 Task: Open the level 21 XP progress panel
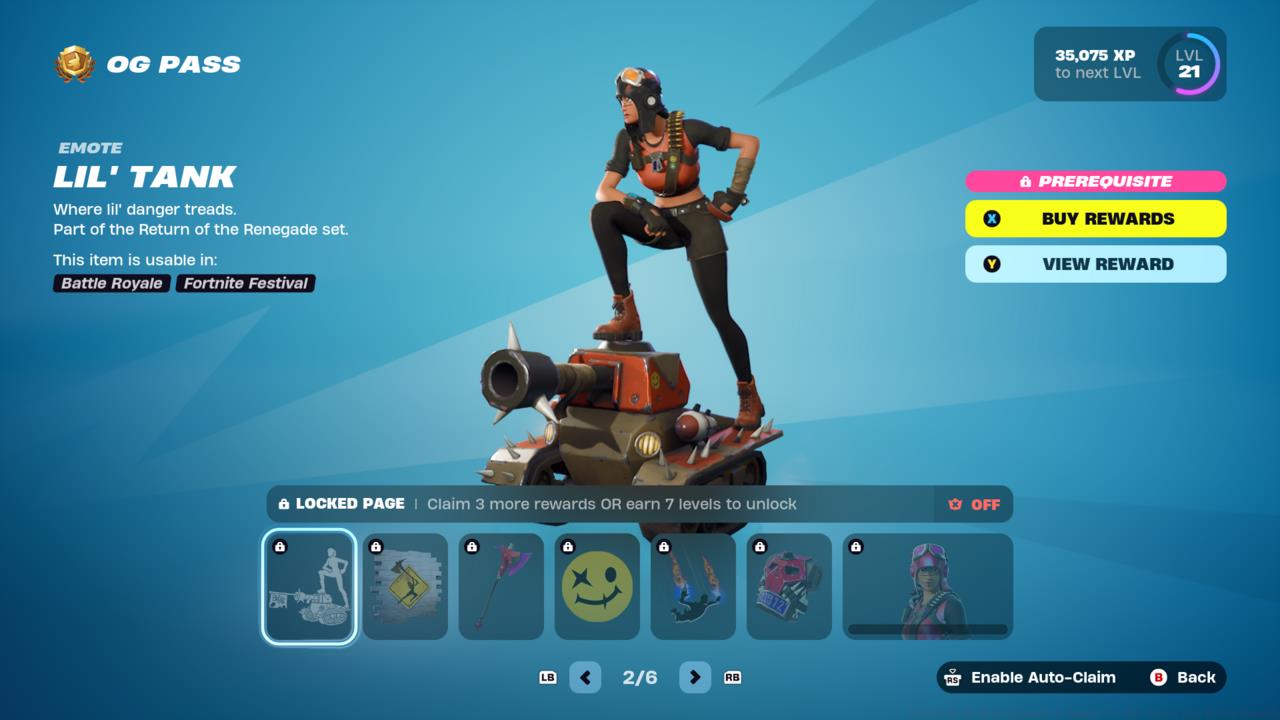[x=1129, y=64]
